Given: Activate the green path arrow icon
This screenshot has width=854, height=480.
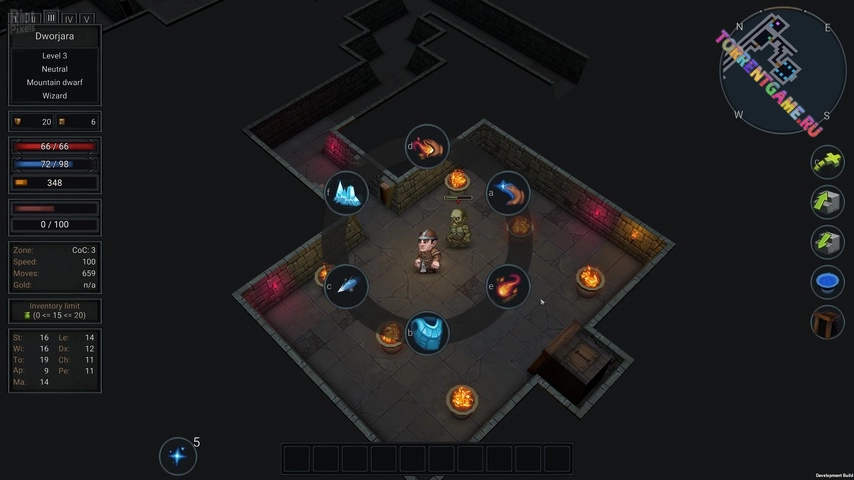Looking at the screenshot, I should (x=827, y=160).
